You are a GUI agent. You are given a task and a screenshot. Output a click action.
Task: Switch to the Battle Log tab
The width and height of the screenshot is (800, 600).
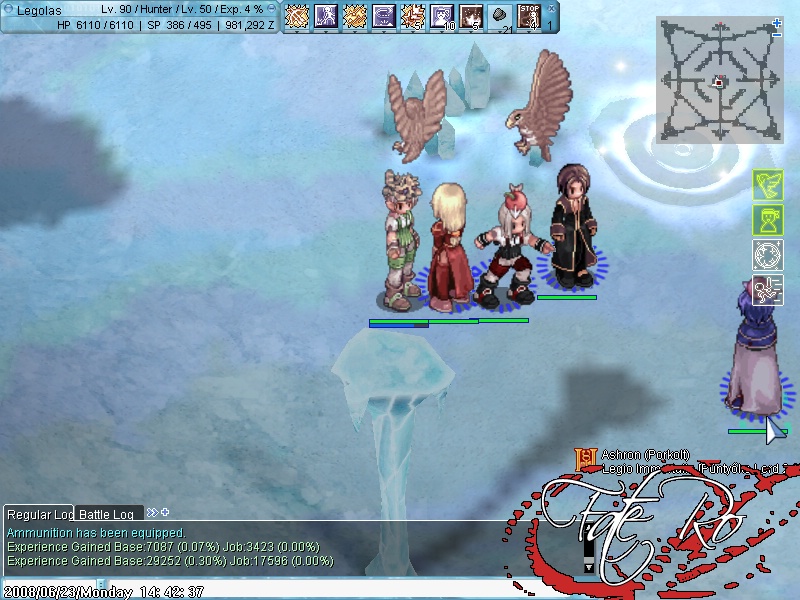click(110, 514)
